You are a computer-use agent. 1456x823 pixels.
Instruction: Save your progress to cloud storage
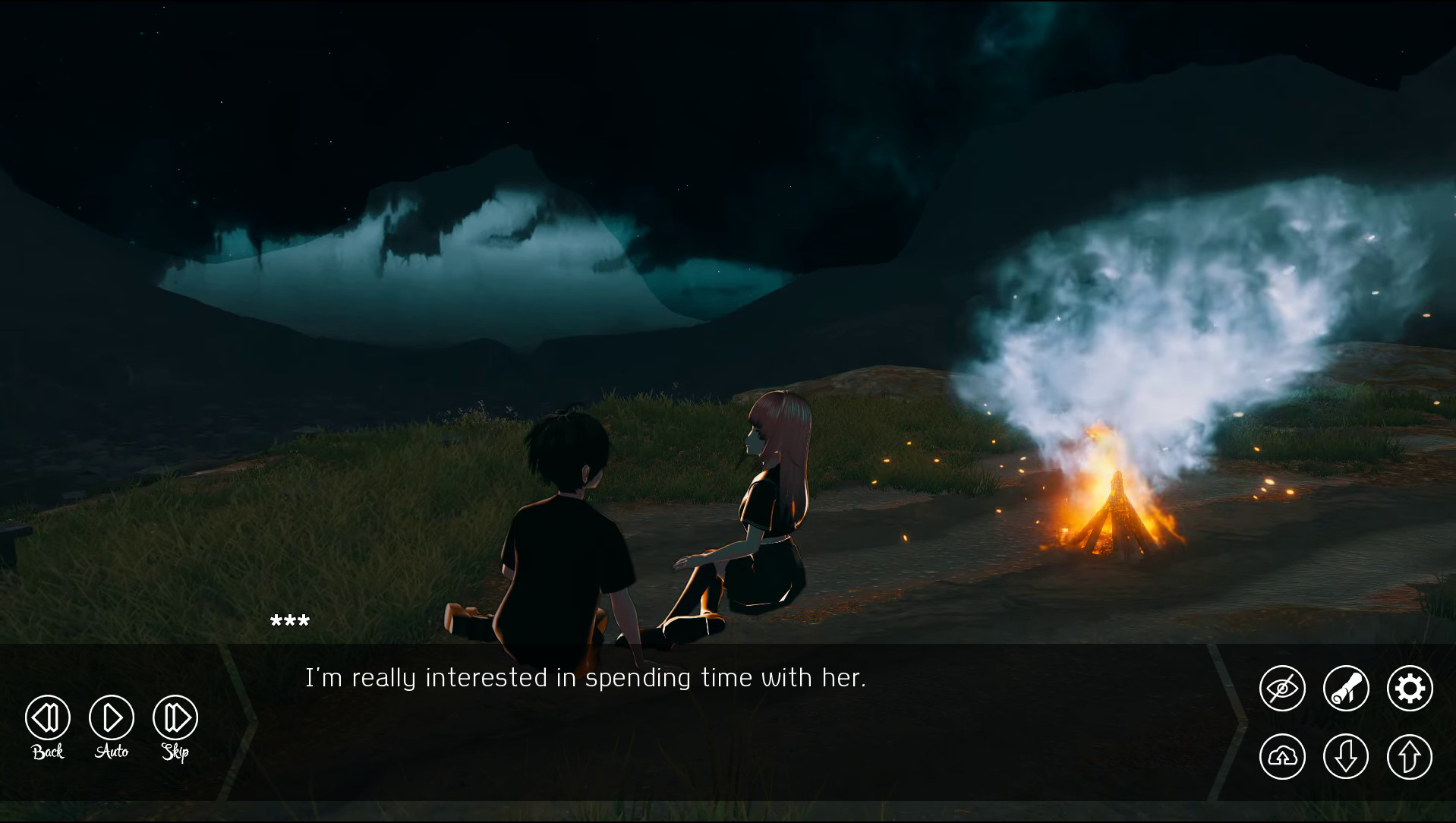1282,756
